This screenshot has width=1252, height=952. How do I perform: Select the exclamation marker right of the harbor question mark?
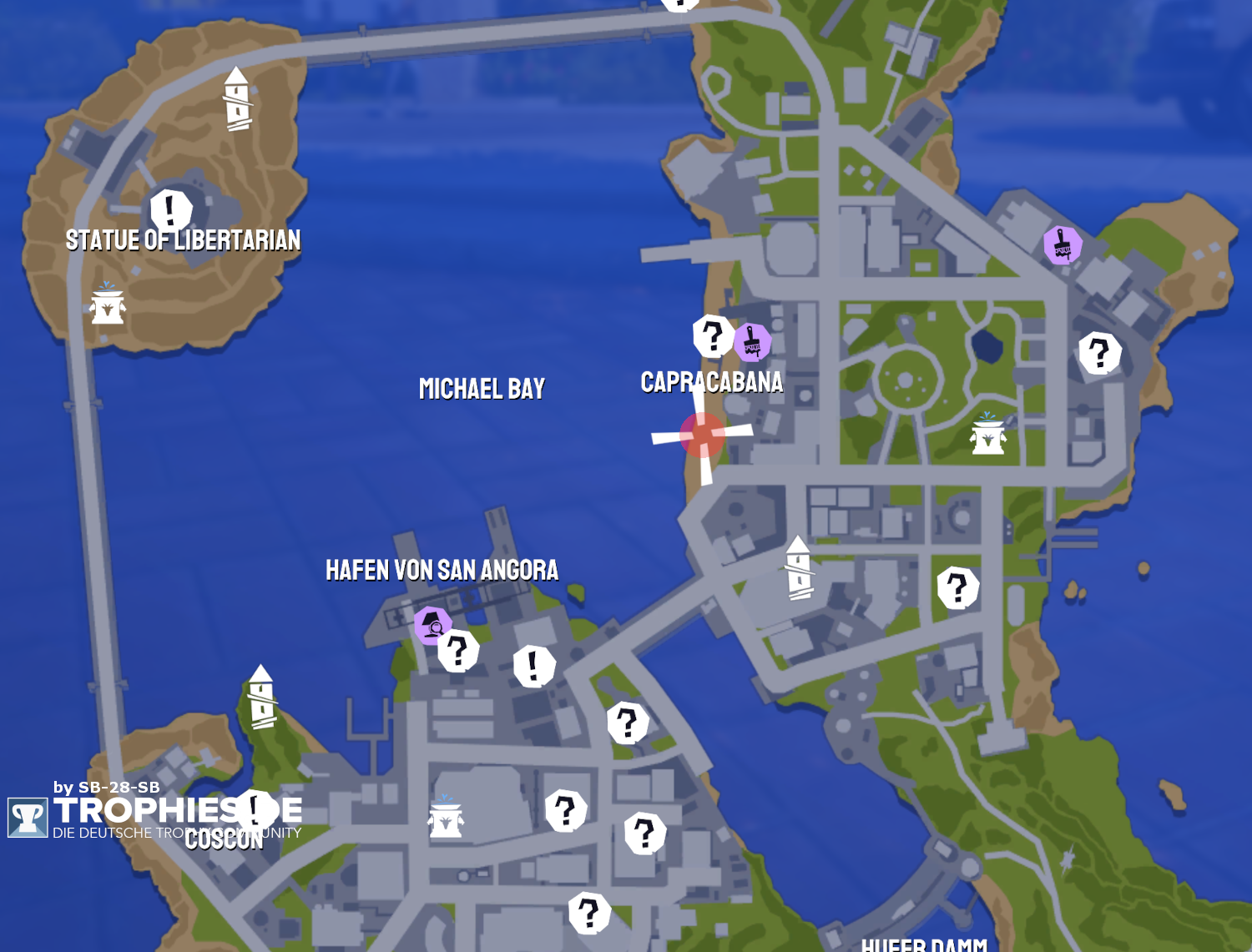[533, 666]
